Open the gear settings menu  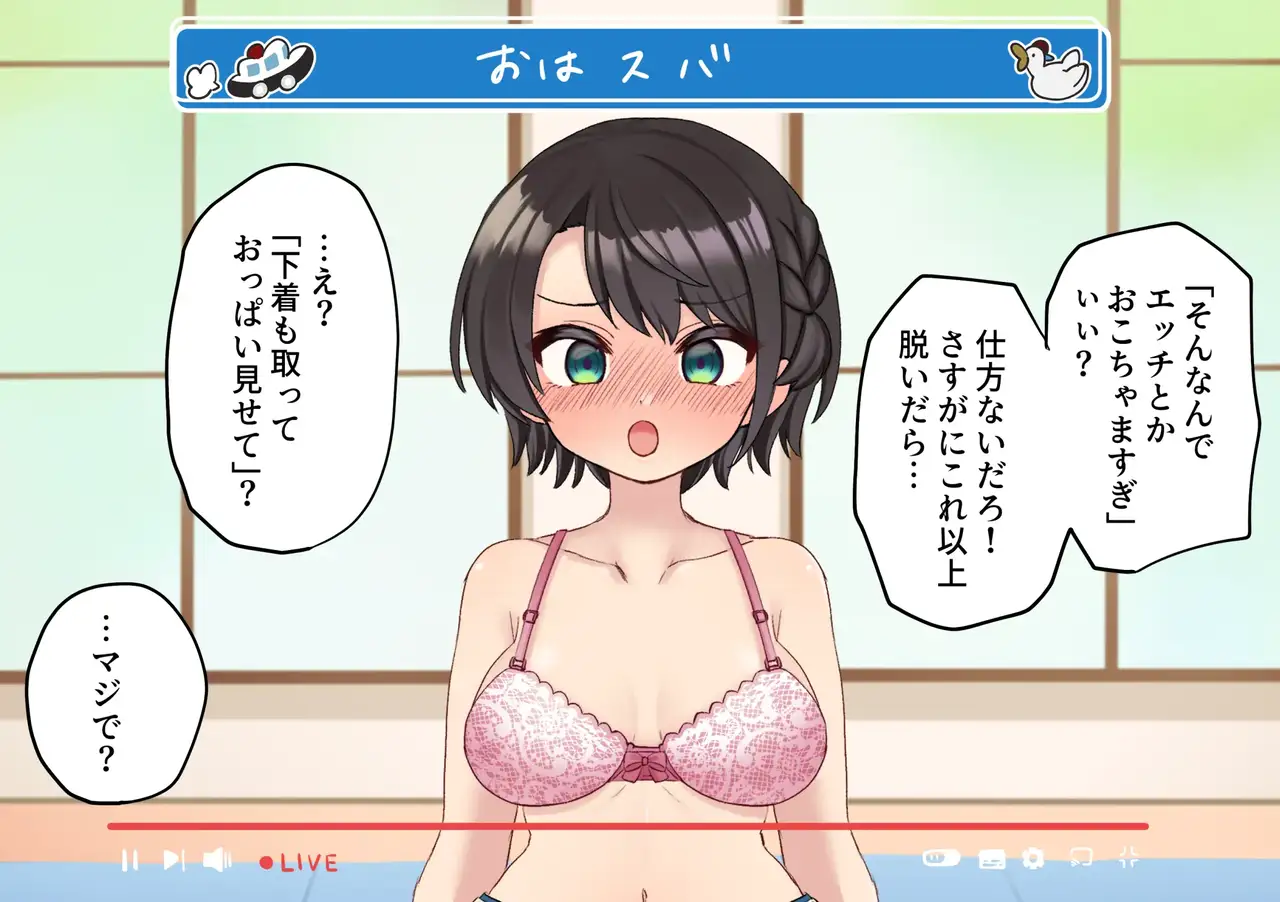coord(1033,858)
